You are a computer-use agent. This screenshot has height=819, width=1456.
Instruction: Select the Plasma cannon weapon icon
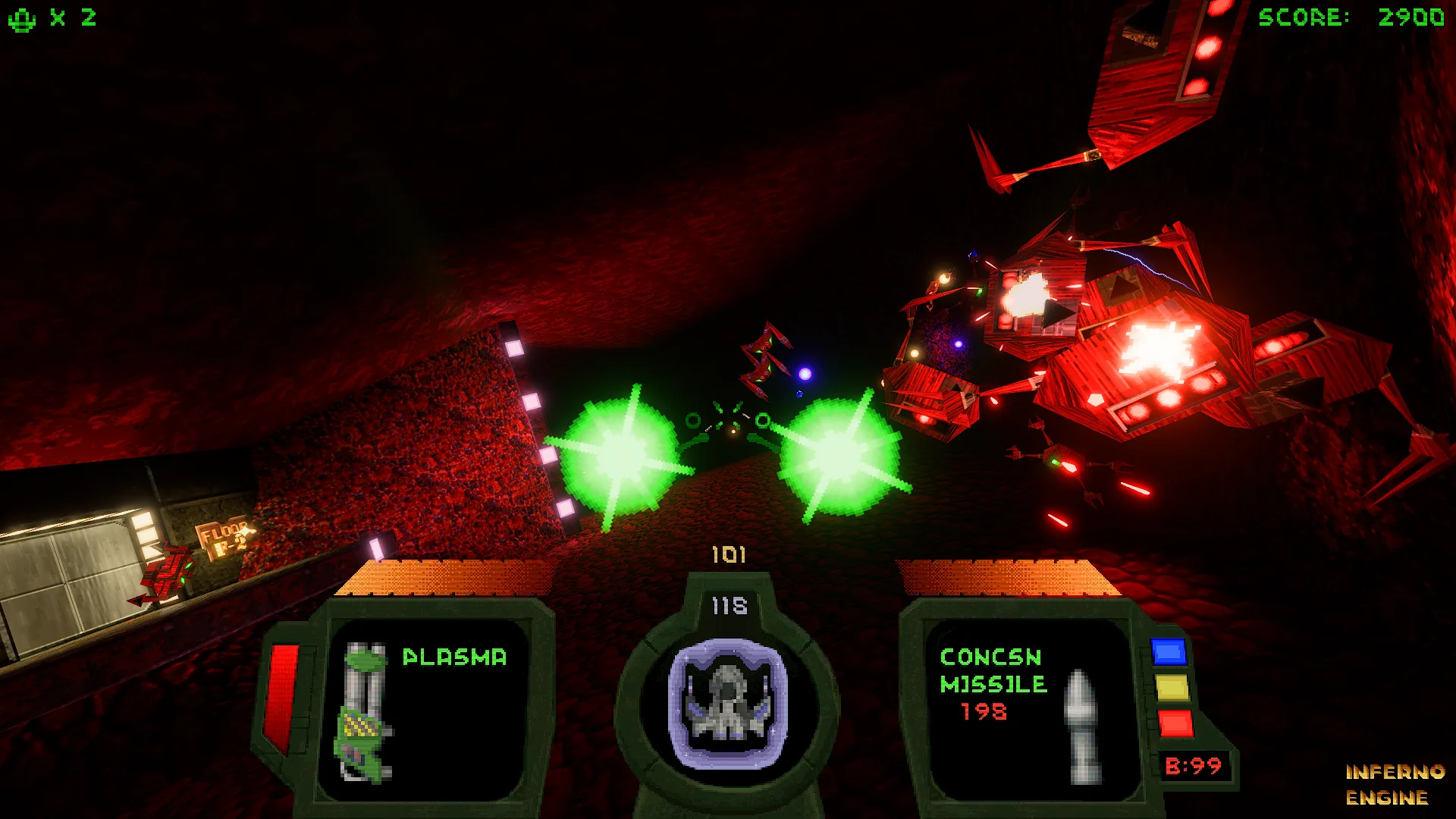(x=365, y=711)
